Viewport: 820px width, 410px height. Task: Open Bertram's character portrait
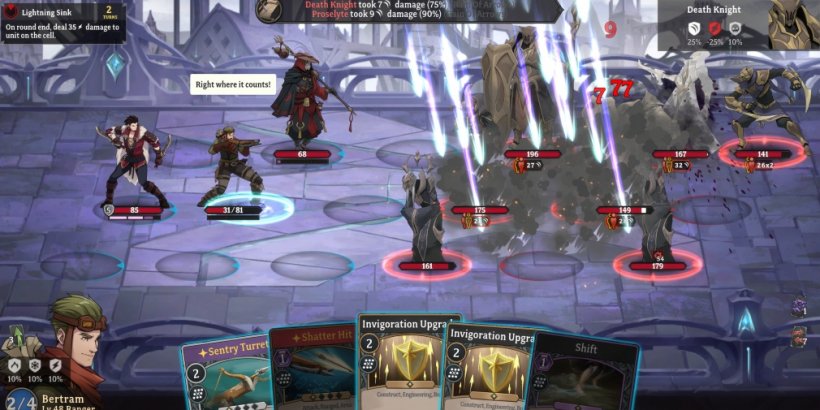pyautogui.click(x=77, y=343)
